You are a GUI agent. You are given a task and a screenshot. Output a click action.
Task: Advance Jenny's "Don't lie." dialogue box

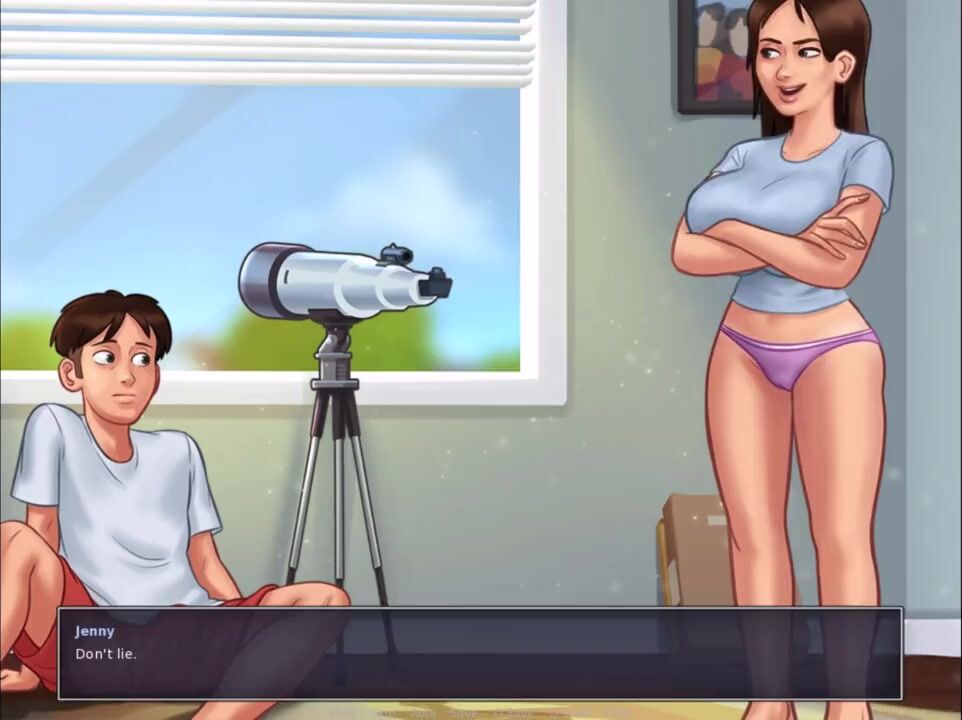(x=480, y=654)
